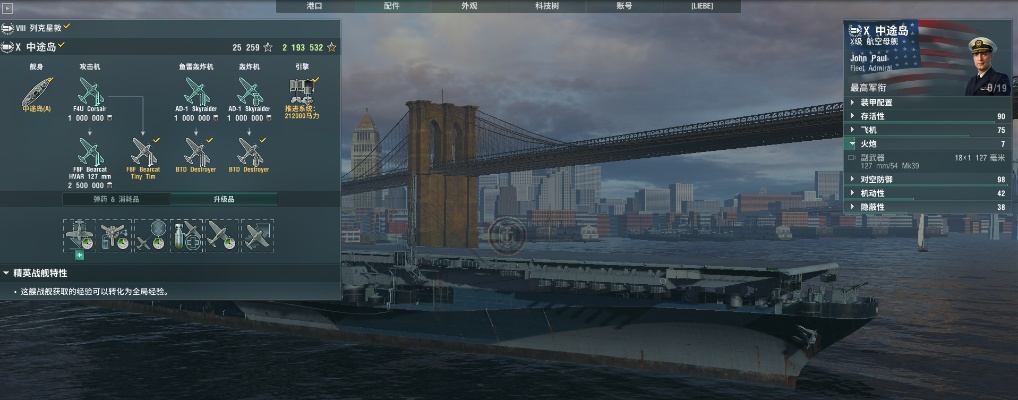
Task: Select the engine propulsion module icon
Action: [303, 88]
